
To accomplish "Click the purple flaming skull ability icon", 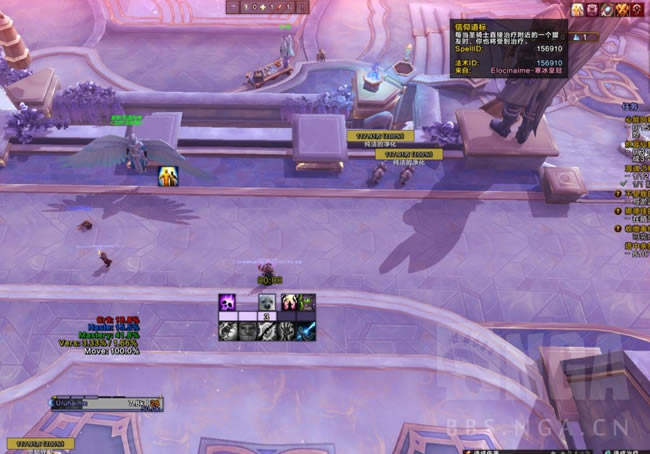I will (227, 302).
